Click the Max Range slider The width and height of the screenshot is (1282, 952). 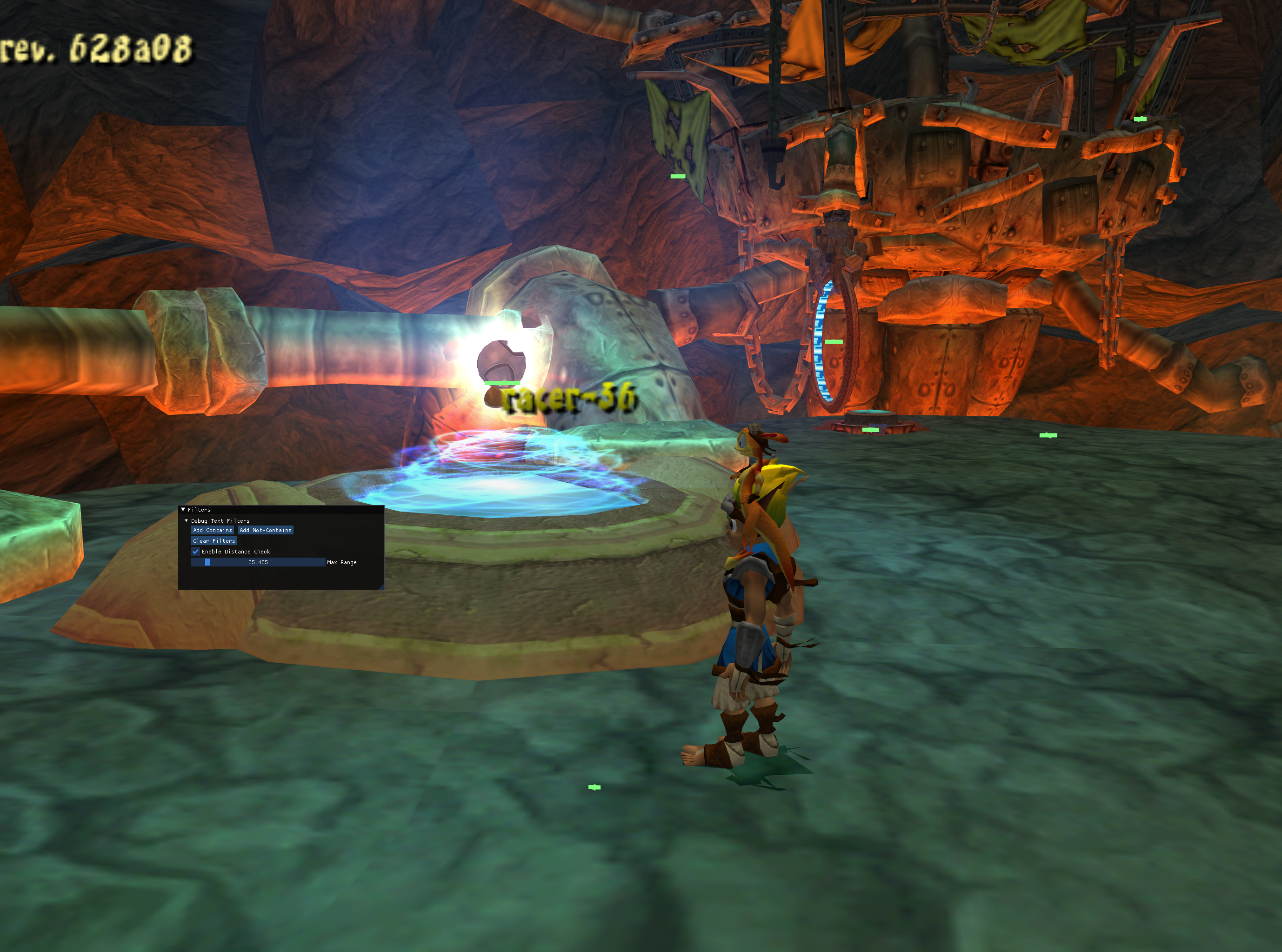point(258,562)
